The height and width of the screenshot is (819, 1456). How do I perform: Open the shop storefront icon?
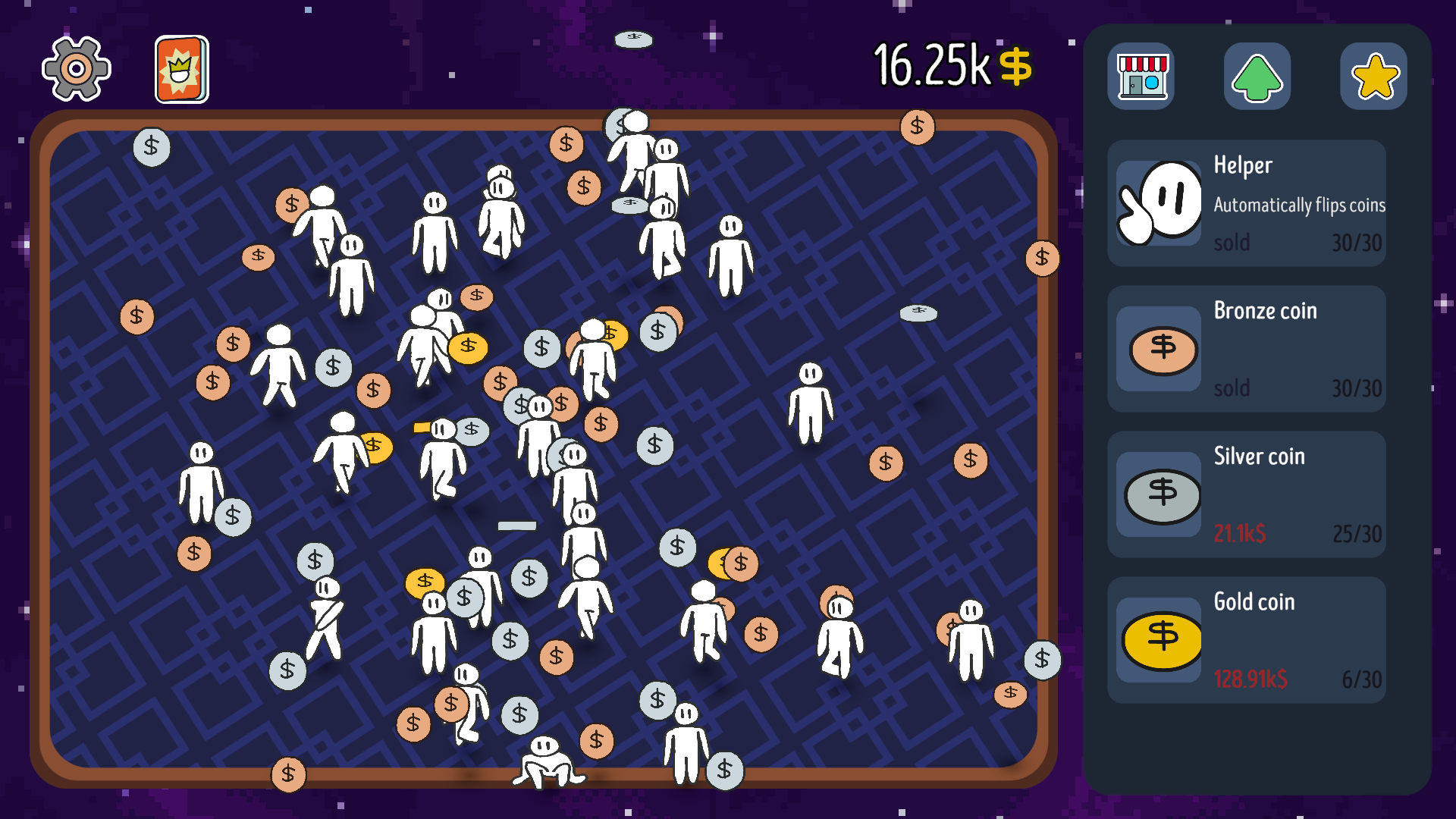pos(1142,77)
